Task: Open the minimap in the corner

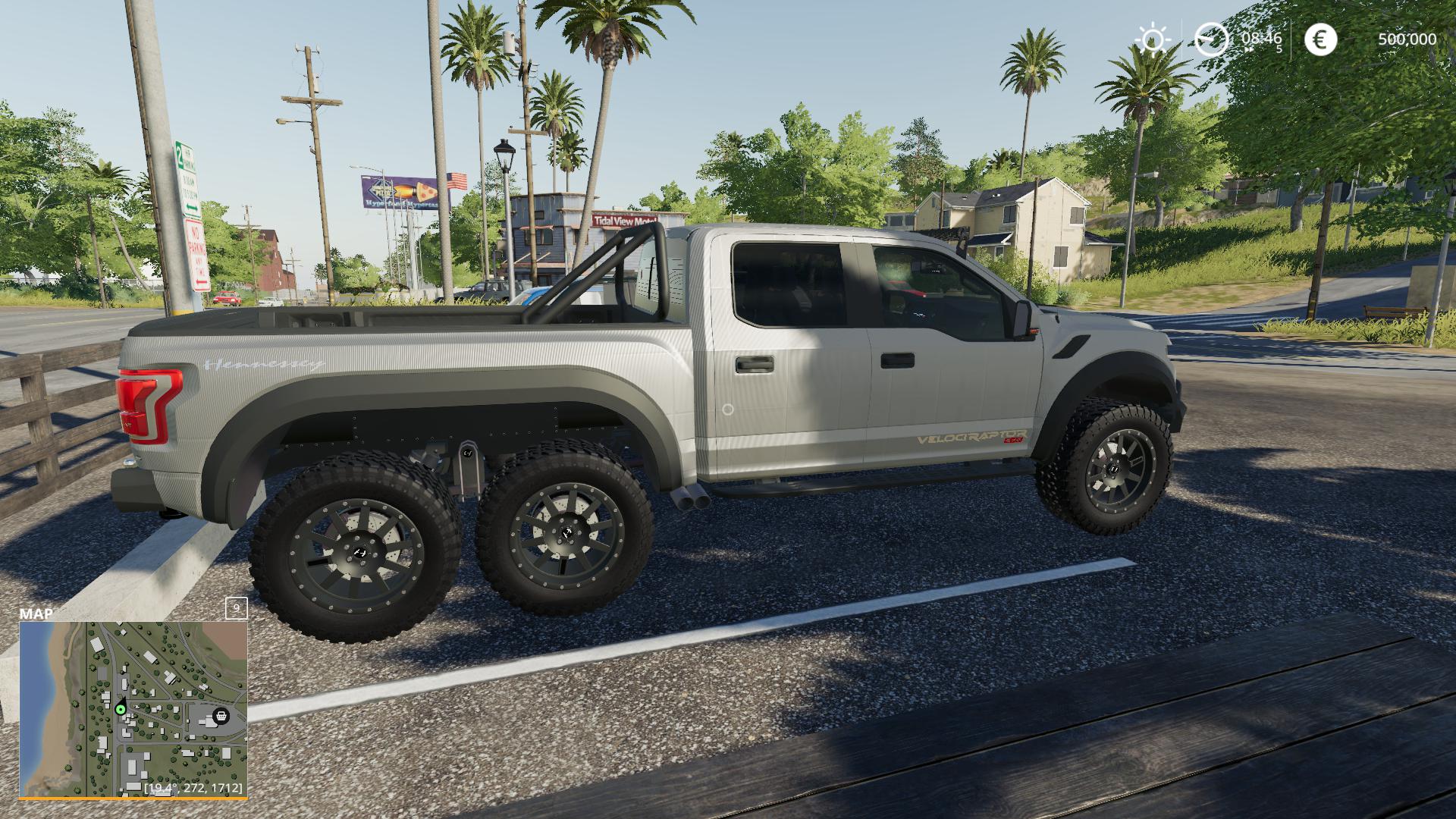Action: point(133,709)
